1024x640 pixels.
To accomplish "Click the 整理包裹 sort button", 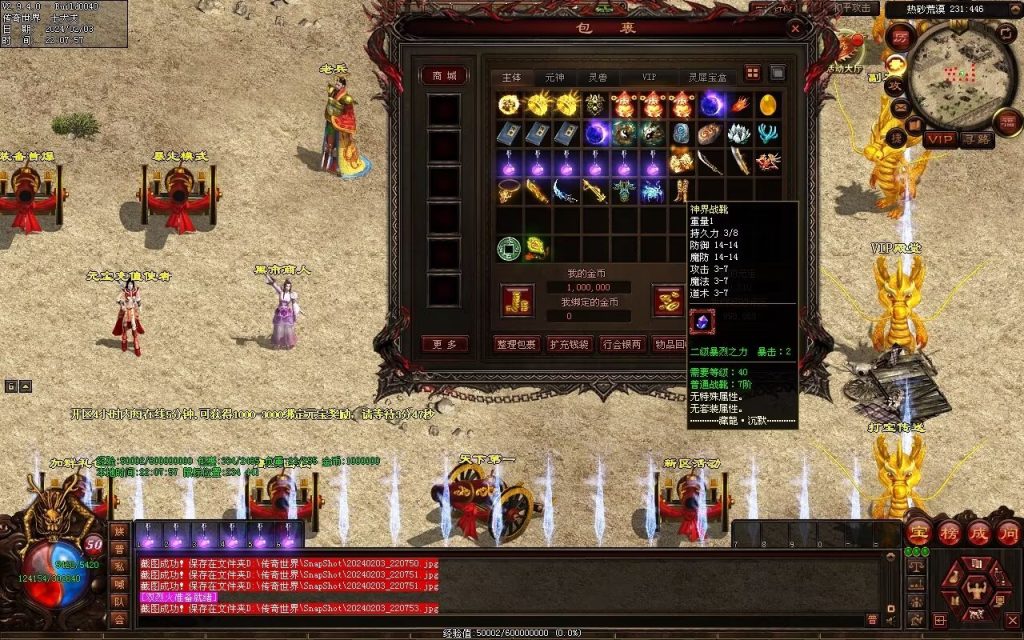I will pos(516,344).
